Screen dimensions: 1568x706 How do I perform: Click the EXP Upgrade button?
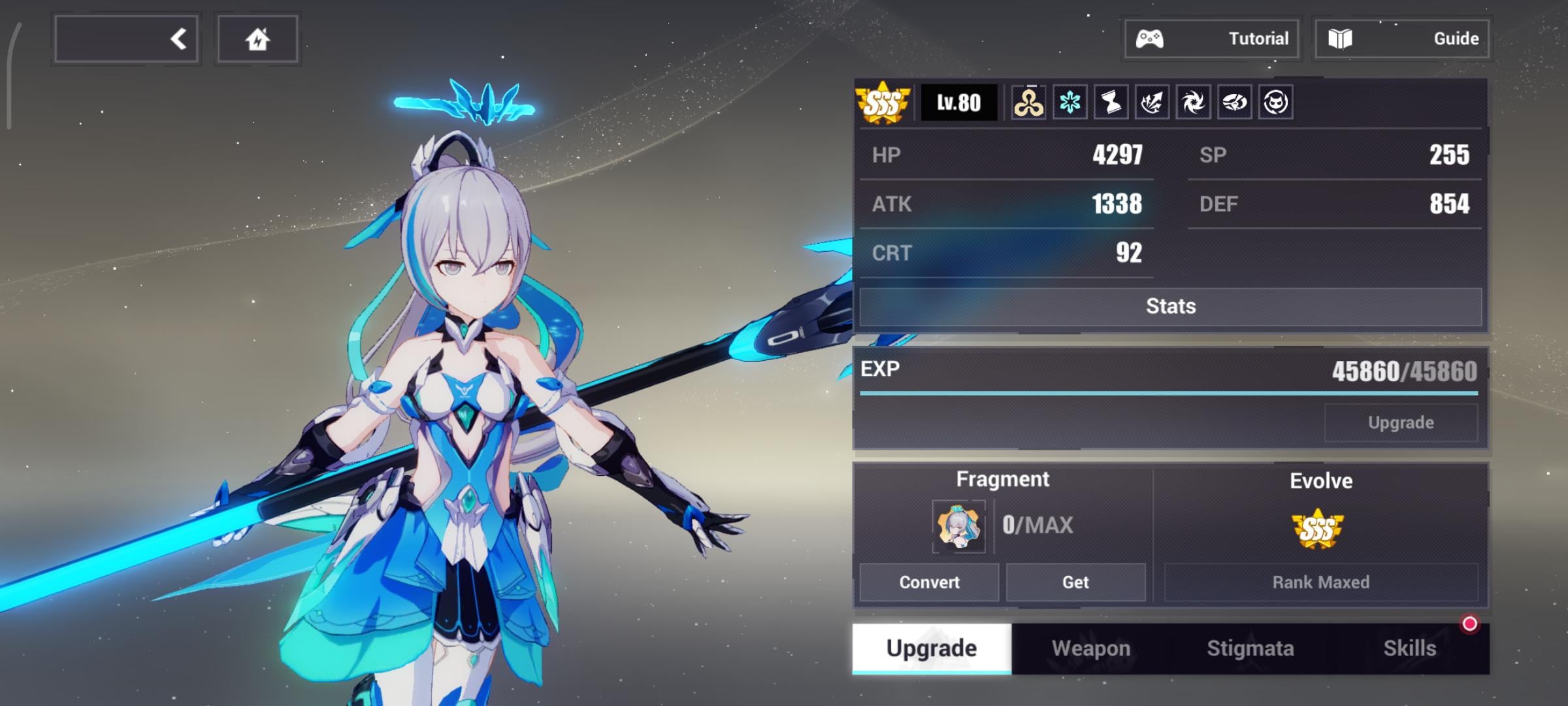pyautogui.click(x=1401, y=422)
